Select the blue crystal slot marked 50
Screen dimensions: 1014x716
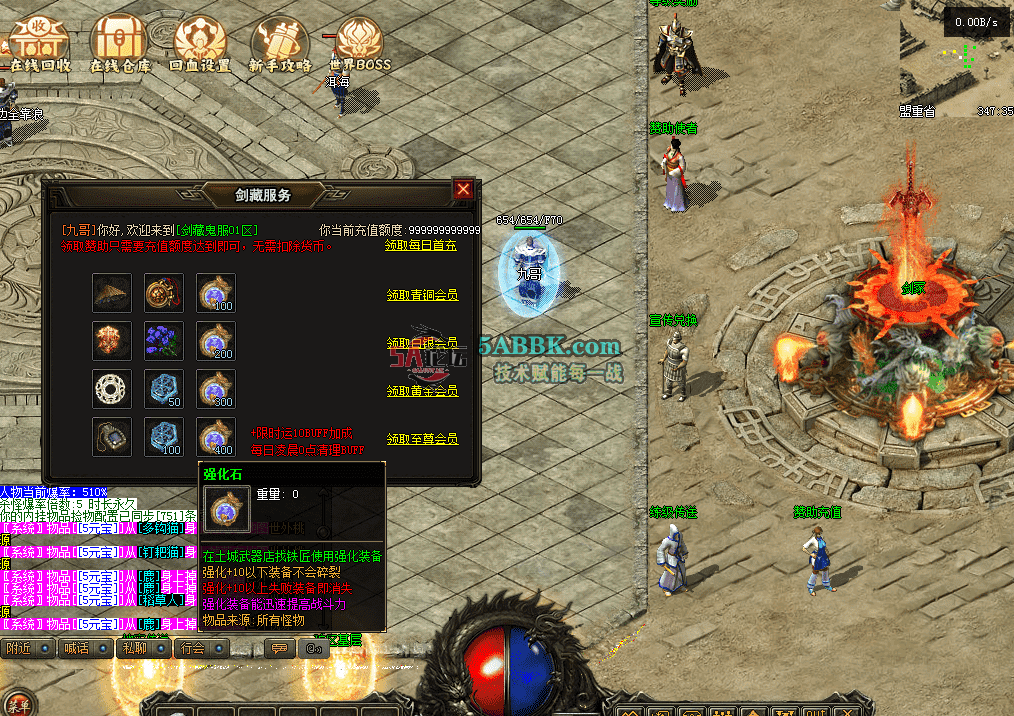click(164, 389)
